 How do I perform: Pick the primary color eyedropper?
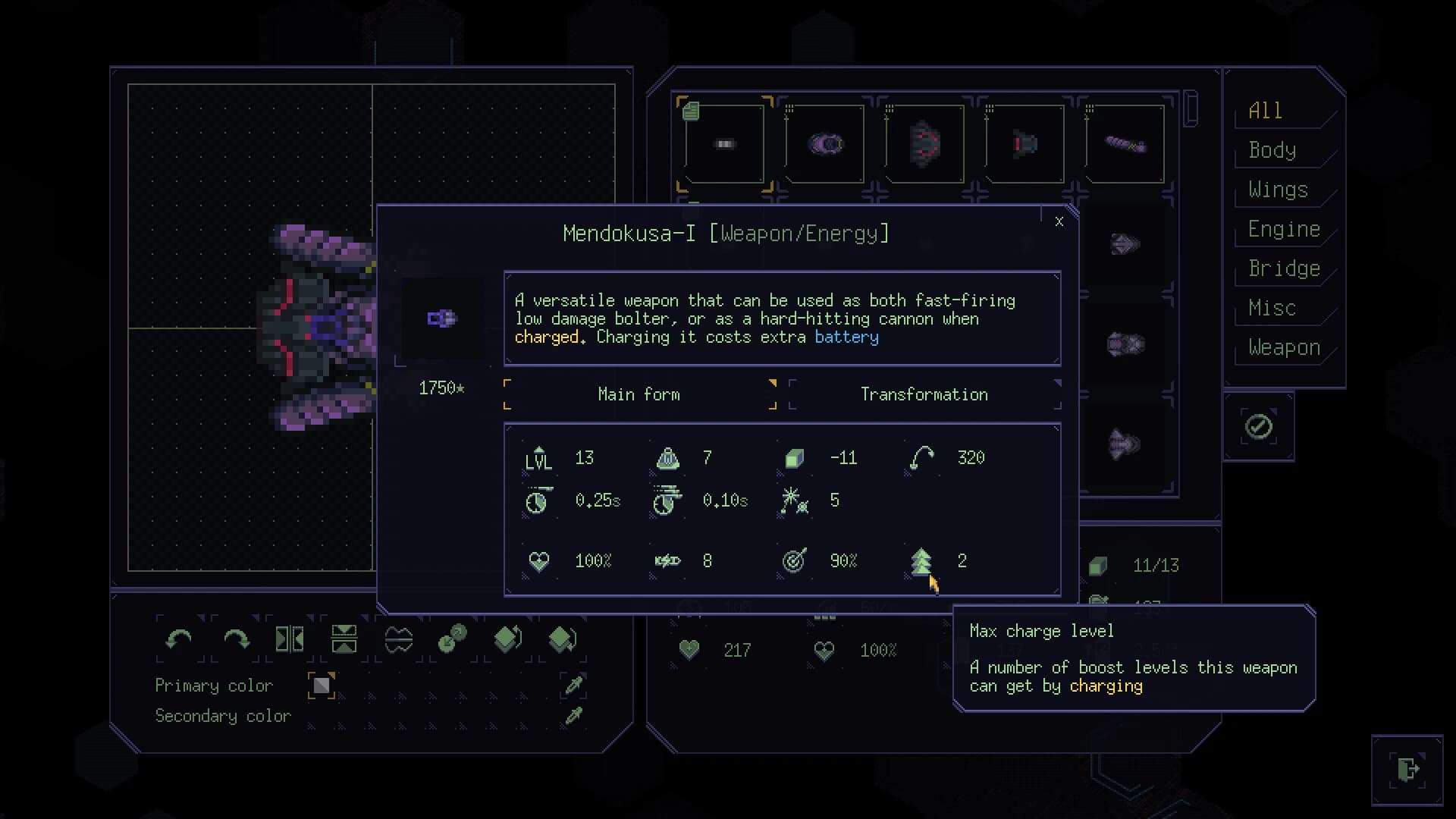tap(573, 685)
